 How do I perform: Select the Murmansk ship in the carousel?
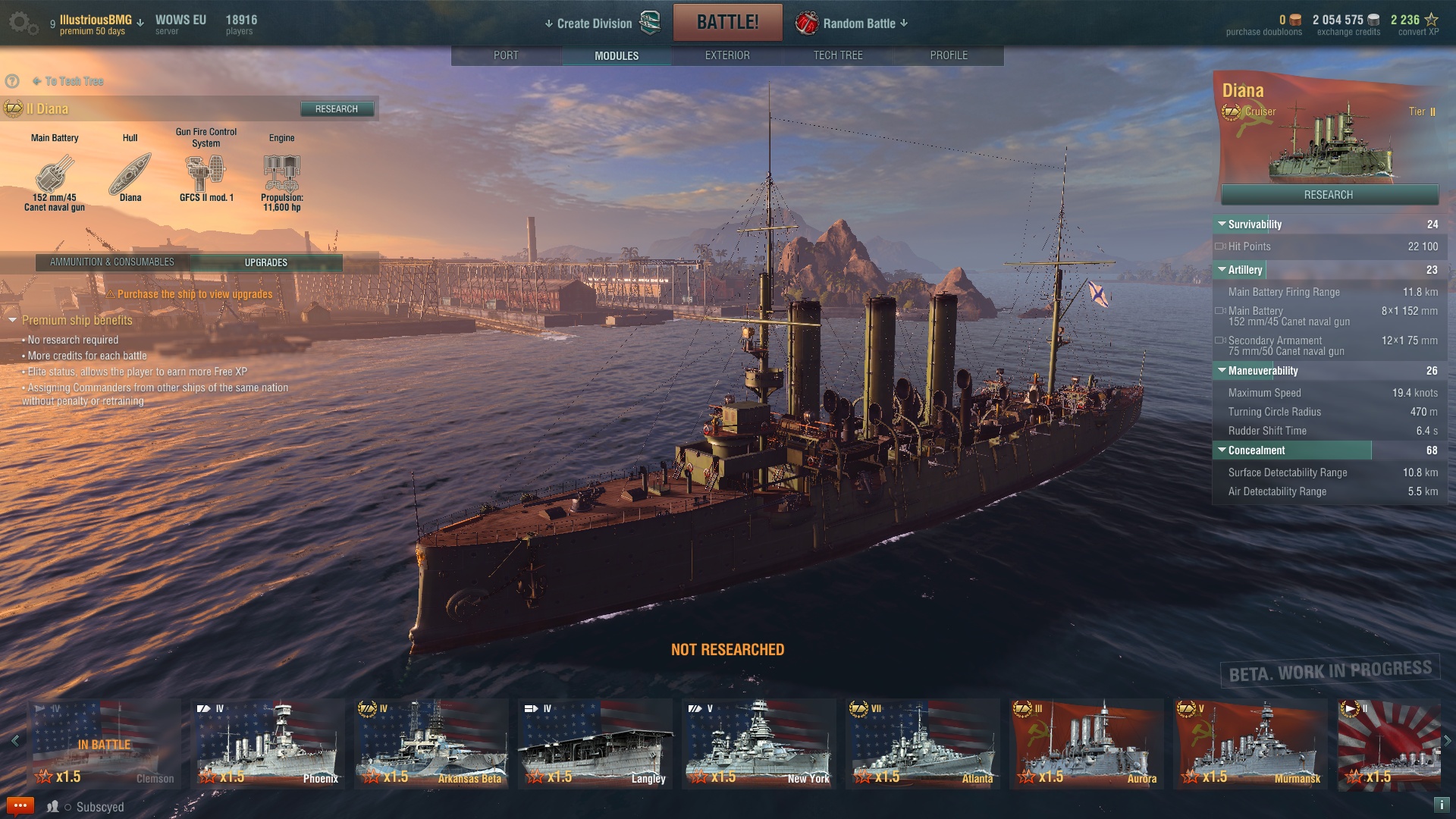coord(1250,744)
